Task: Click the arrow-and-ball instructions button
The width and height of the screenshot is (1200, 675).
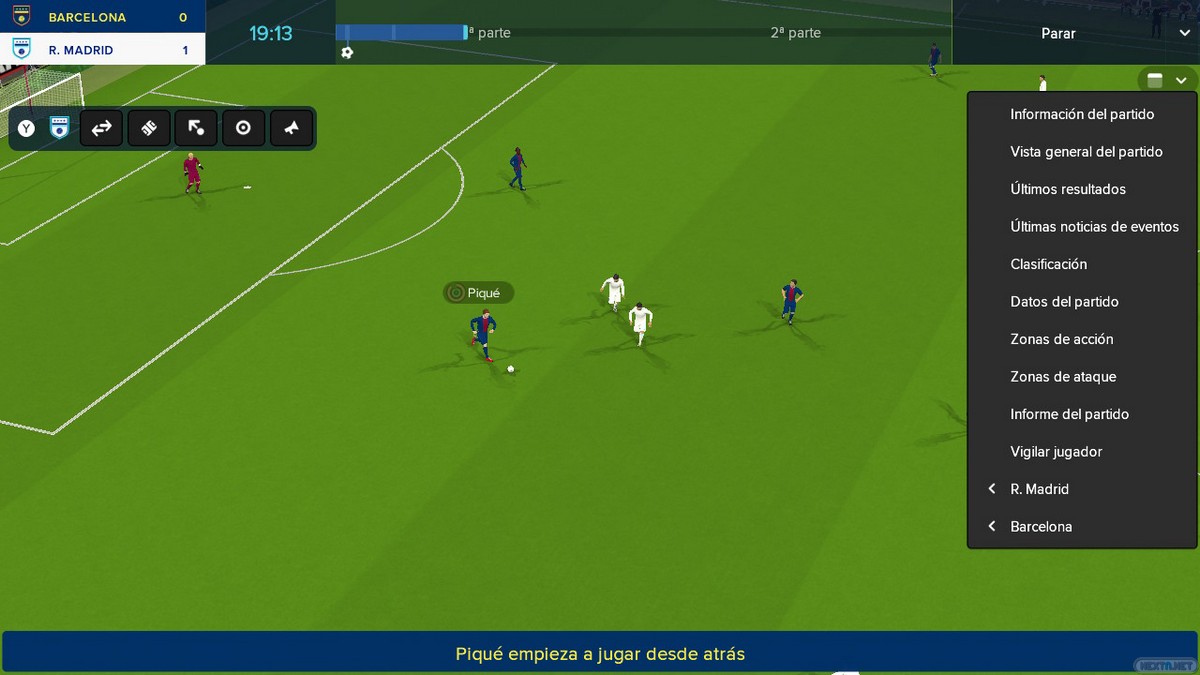Action: (196, 128)
